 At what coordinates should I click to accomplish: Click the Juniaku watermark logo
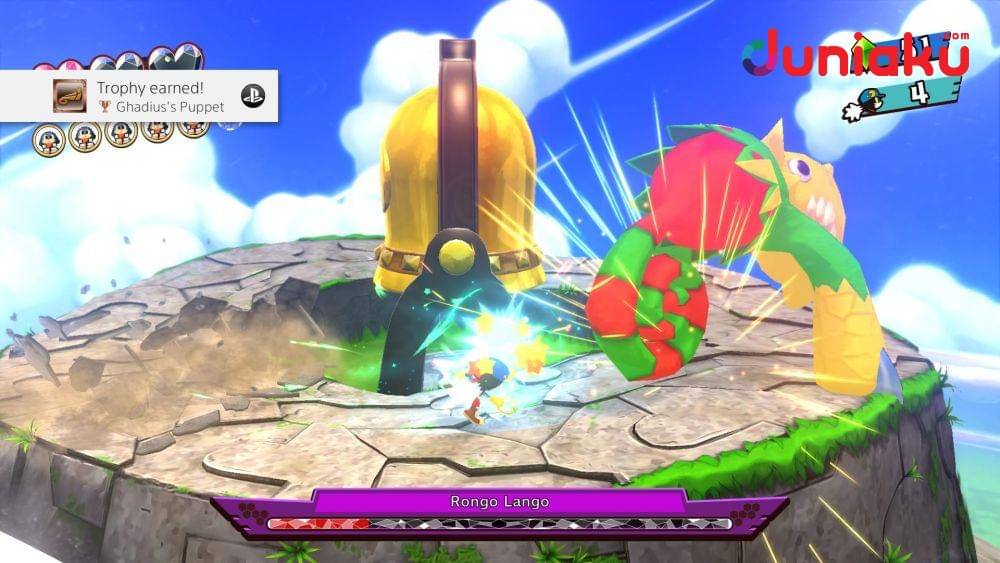[855, 55]
